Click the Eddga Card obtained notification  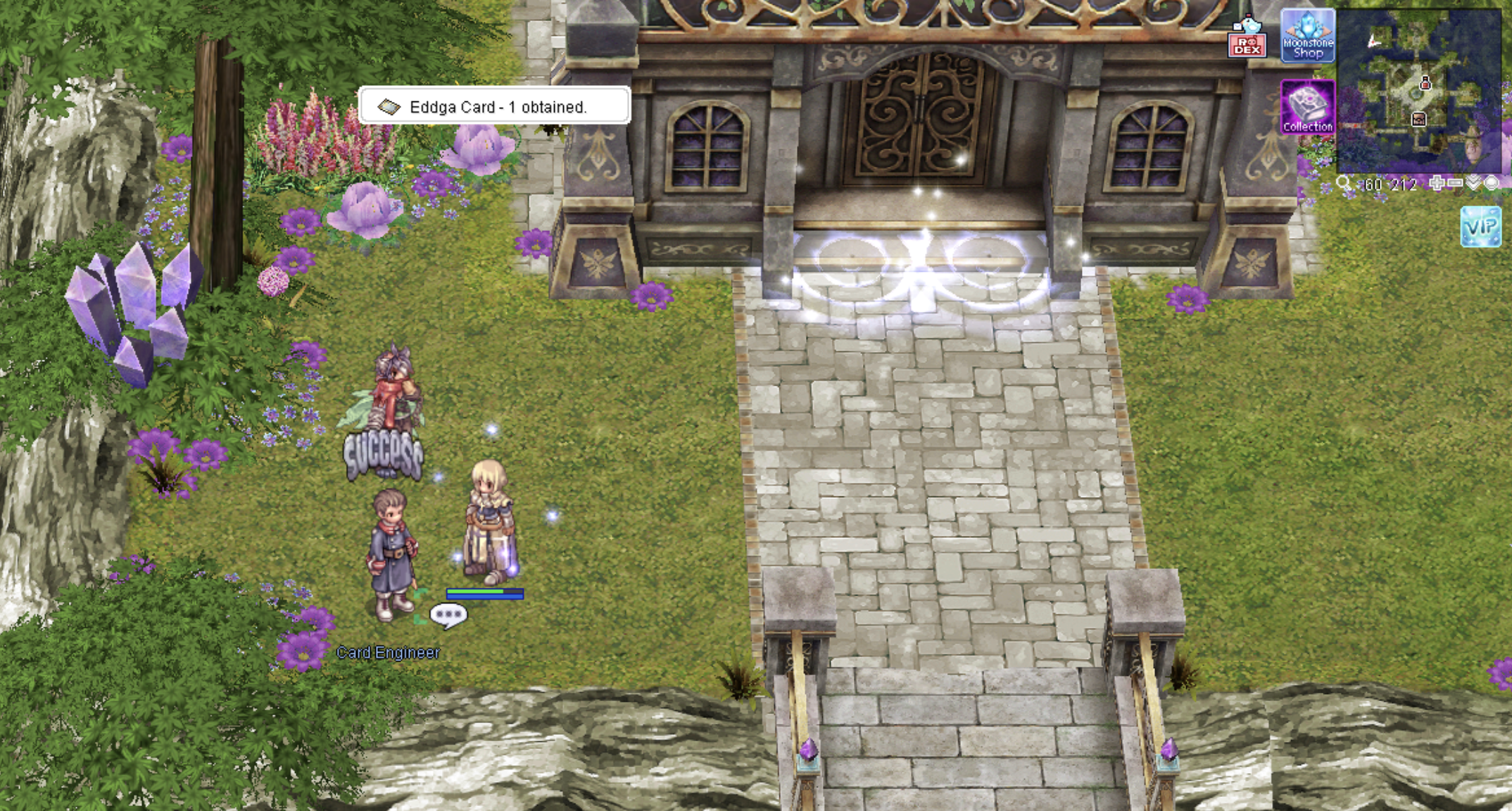coord(494,106)
